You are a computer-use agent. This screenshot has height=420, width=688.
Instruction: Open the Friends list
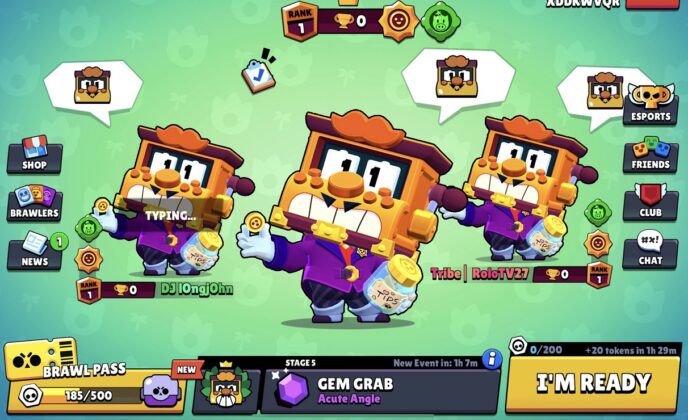(651, 155)
